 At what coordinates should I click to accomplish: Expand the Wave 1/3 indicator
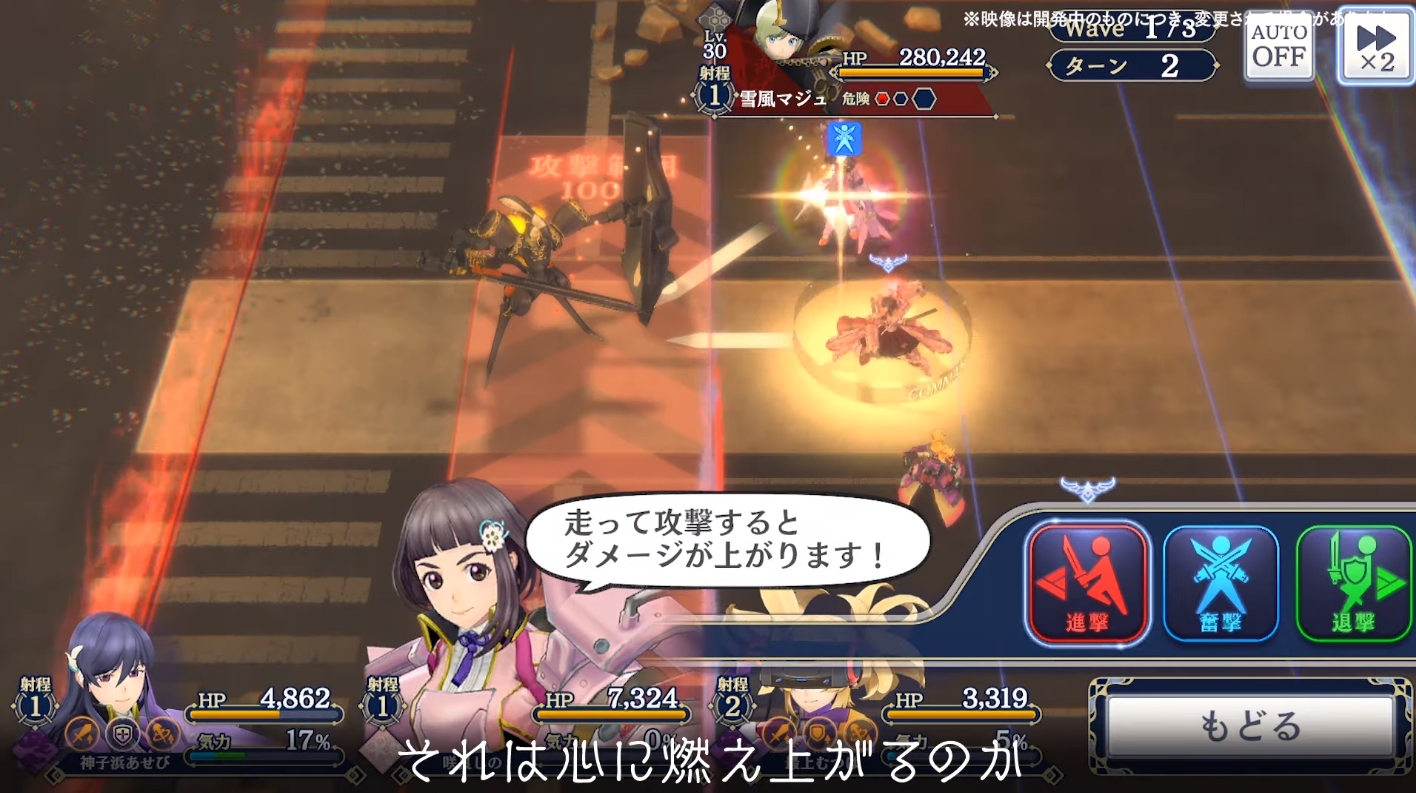click(x=1133, y=30)
